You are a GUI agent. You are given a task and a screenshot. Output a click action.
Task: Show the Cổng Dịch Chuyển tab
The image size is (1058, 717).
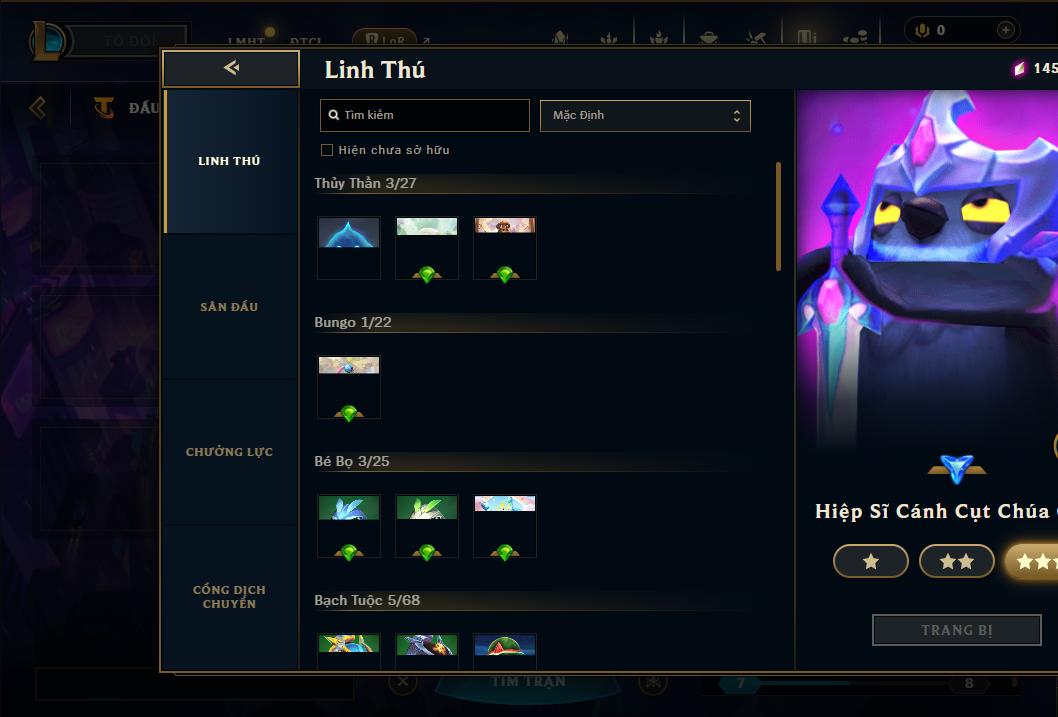point(229,597)
